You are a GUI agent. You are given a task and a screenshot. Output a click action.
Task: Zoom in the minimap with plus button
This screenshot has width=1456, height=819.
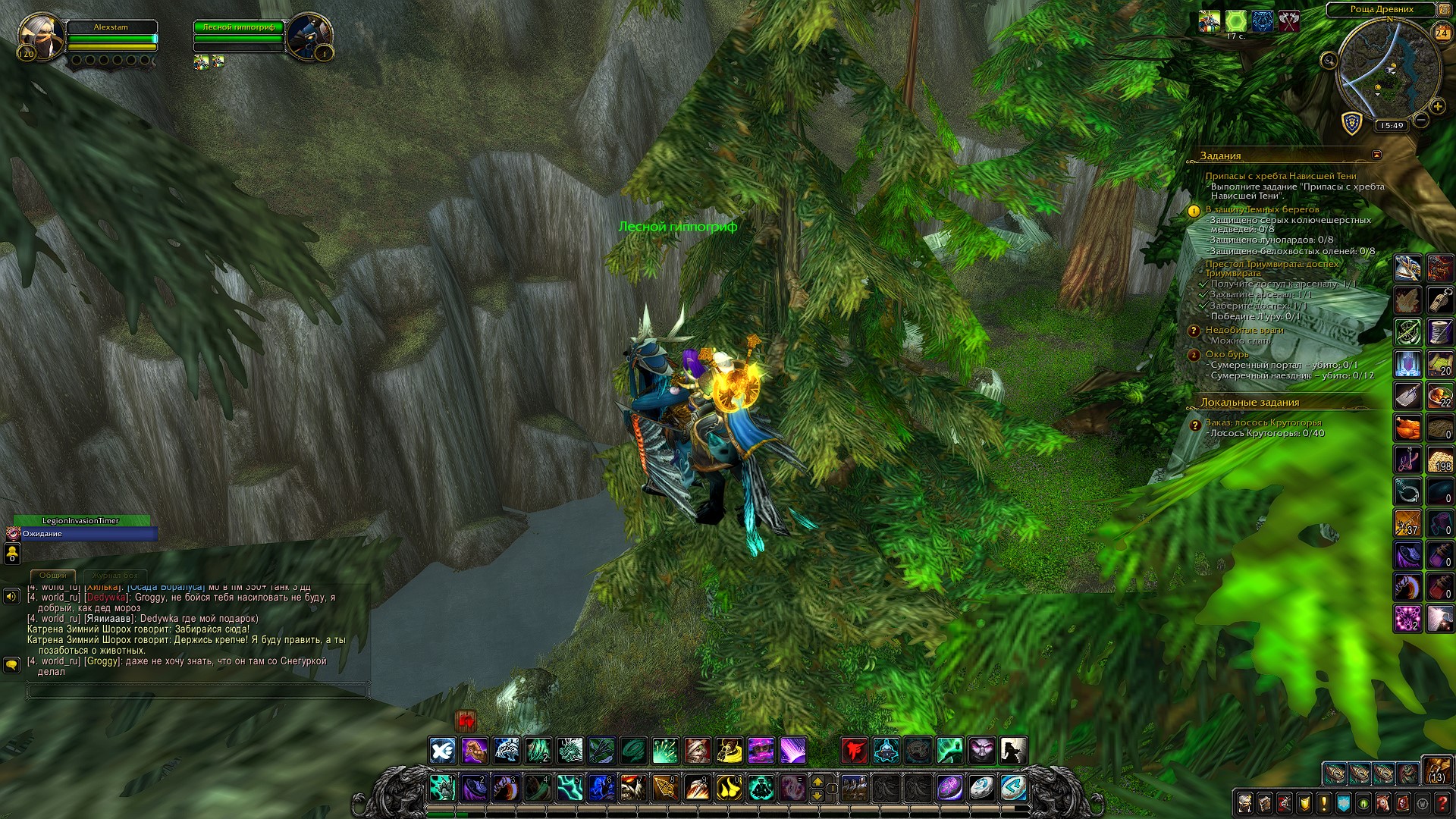[1437, 107]
